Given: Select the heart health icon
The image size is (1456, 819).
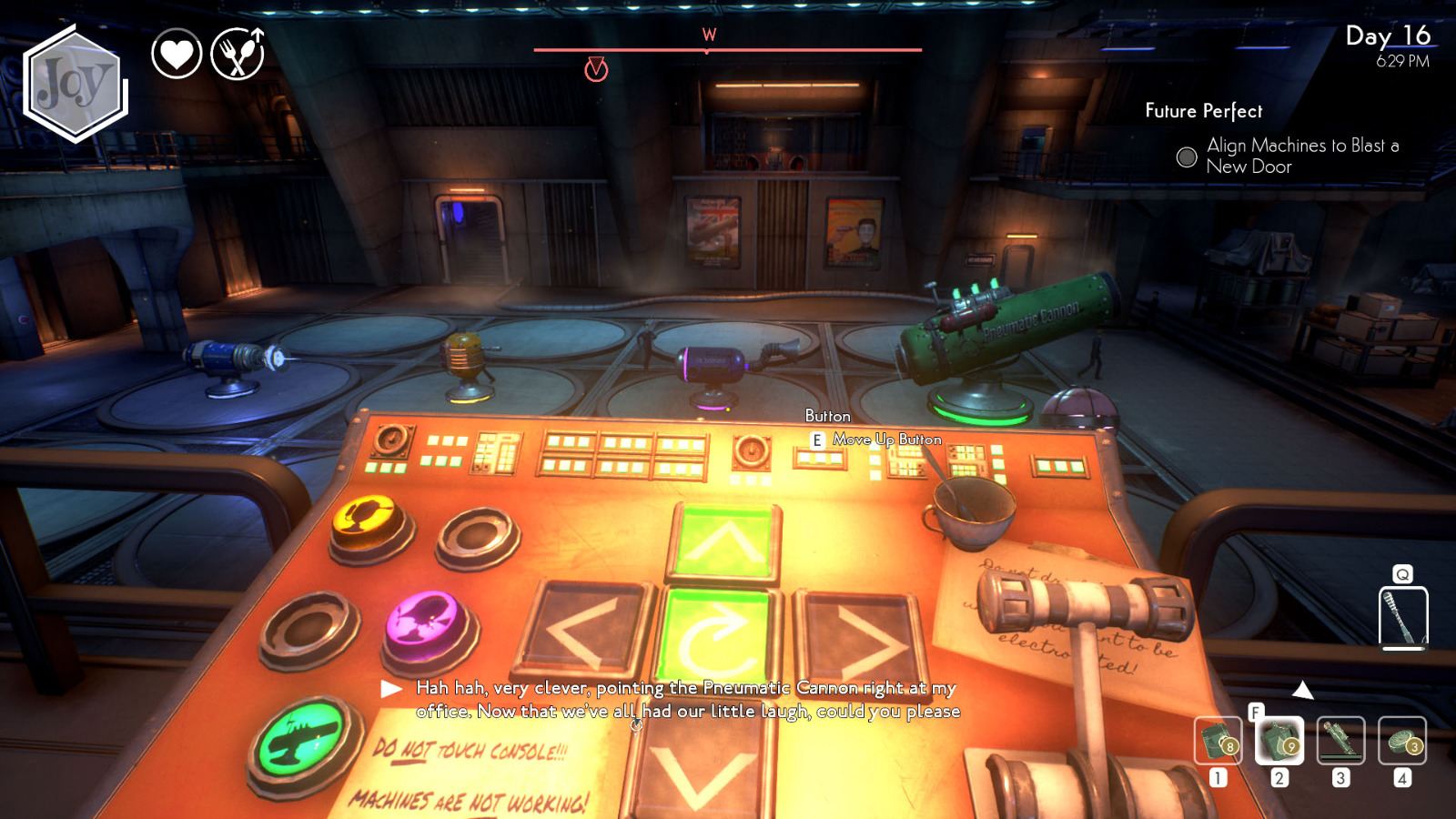Looking at the screenshot, I should point(178,53).
